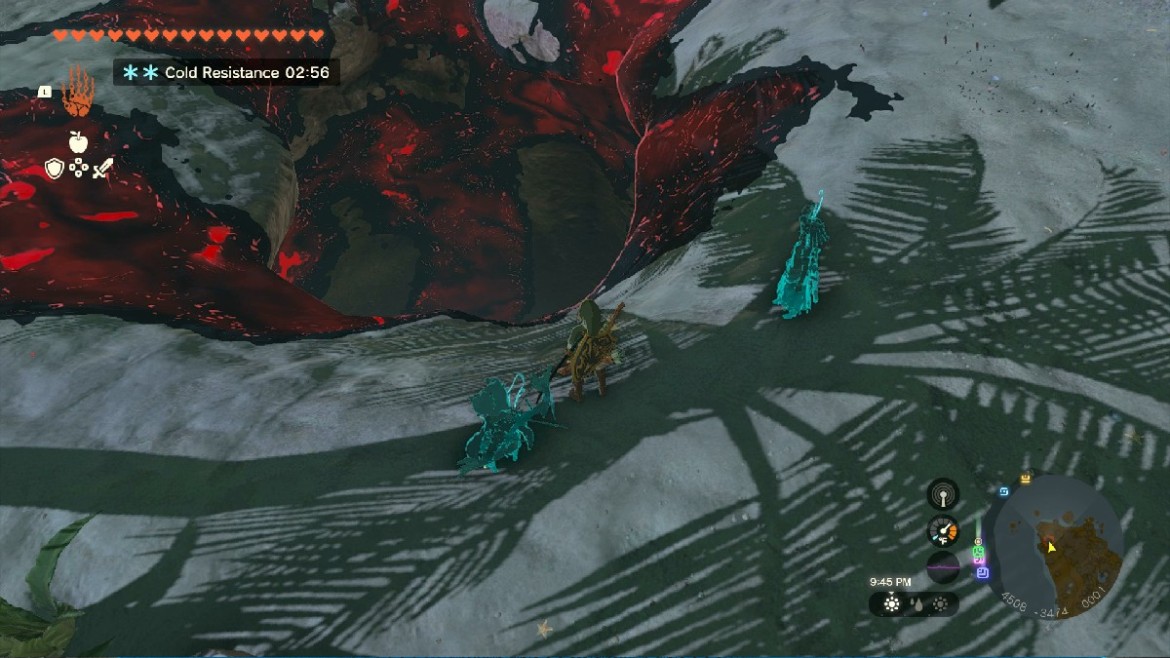Select the yellow chest marker on minimap
Image resolution: width=1170 pixels, height=658 pixels.
pyautogui.click(x=1025, y=480)
